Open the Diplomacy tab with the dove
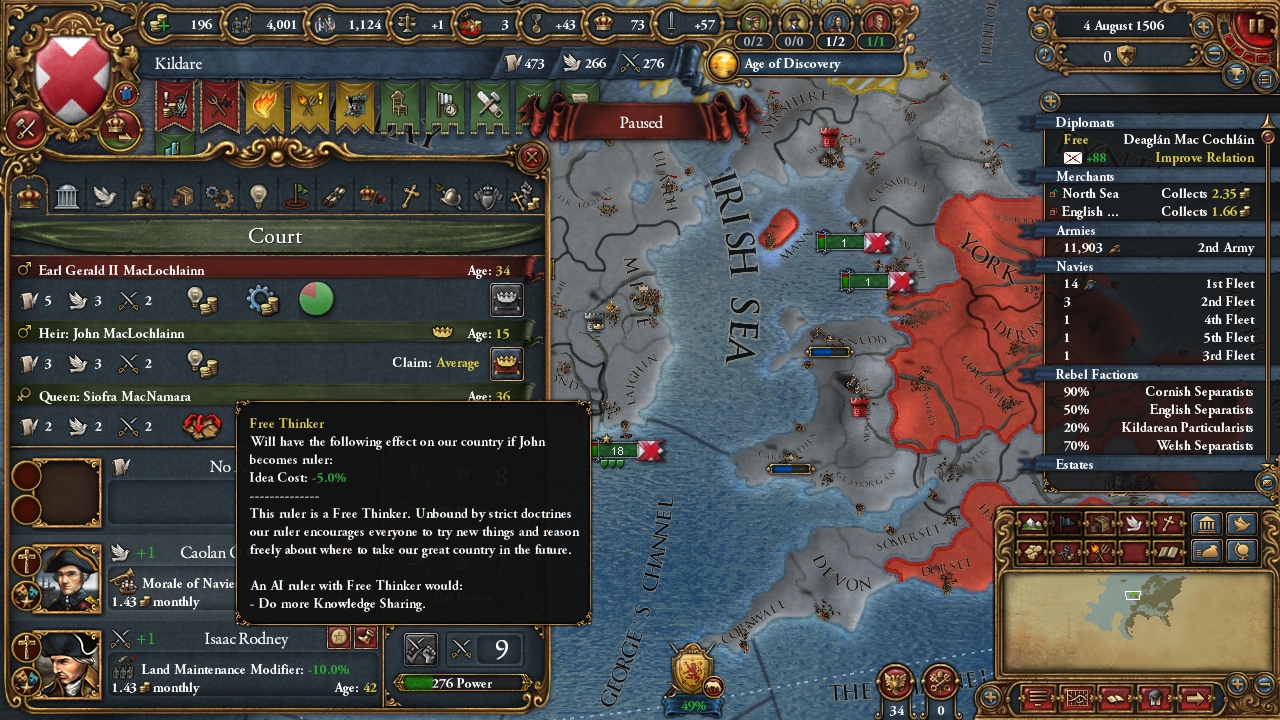 105,196
